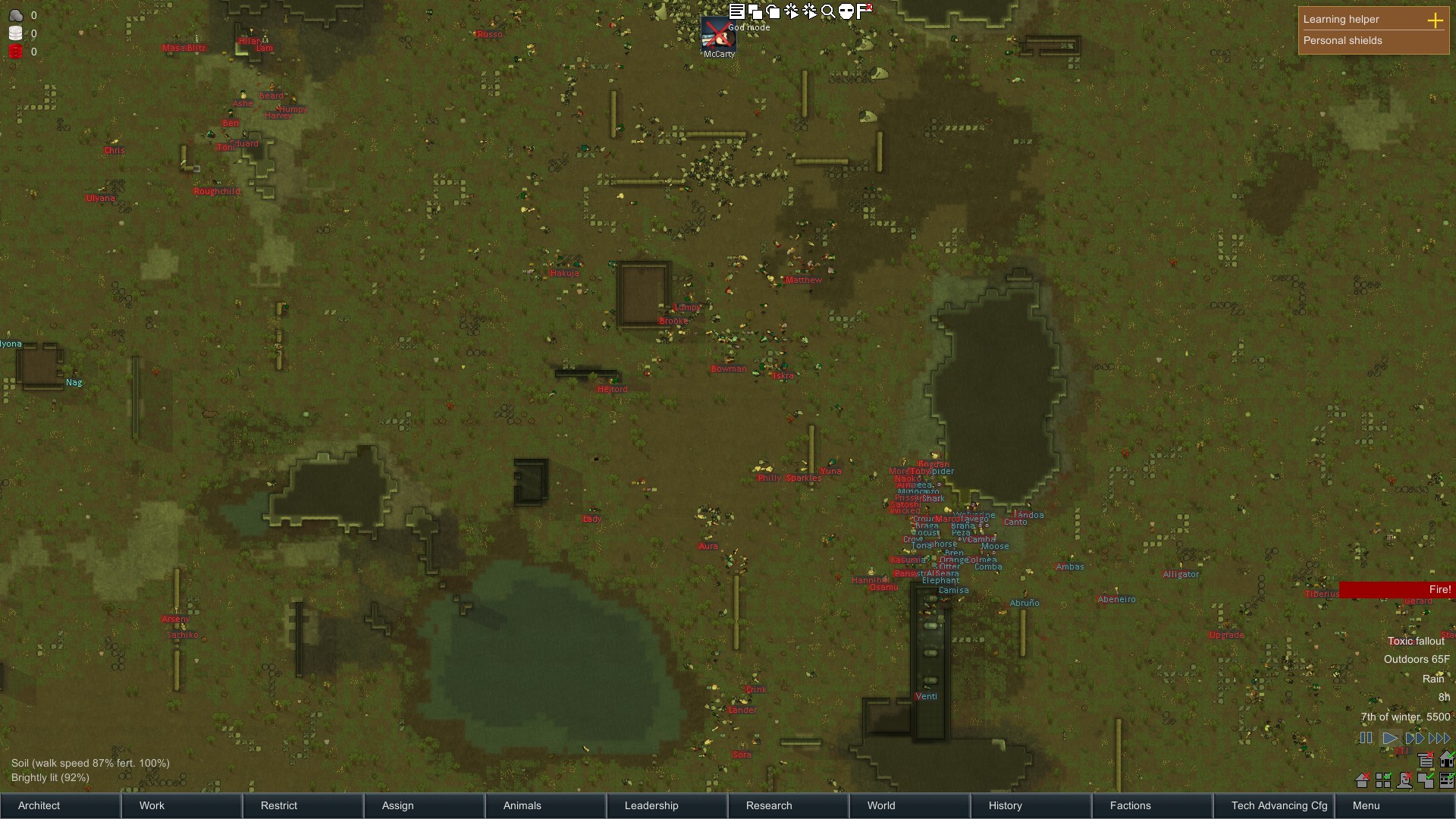Image resolution: width=1456 pixels, height=819 pixels.
Task: Show the Animals tab
Action: coord(546,805)
